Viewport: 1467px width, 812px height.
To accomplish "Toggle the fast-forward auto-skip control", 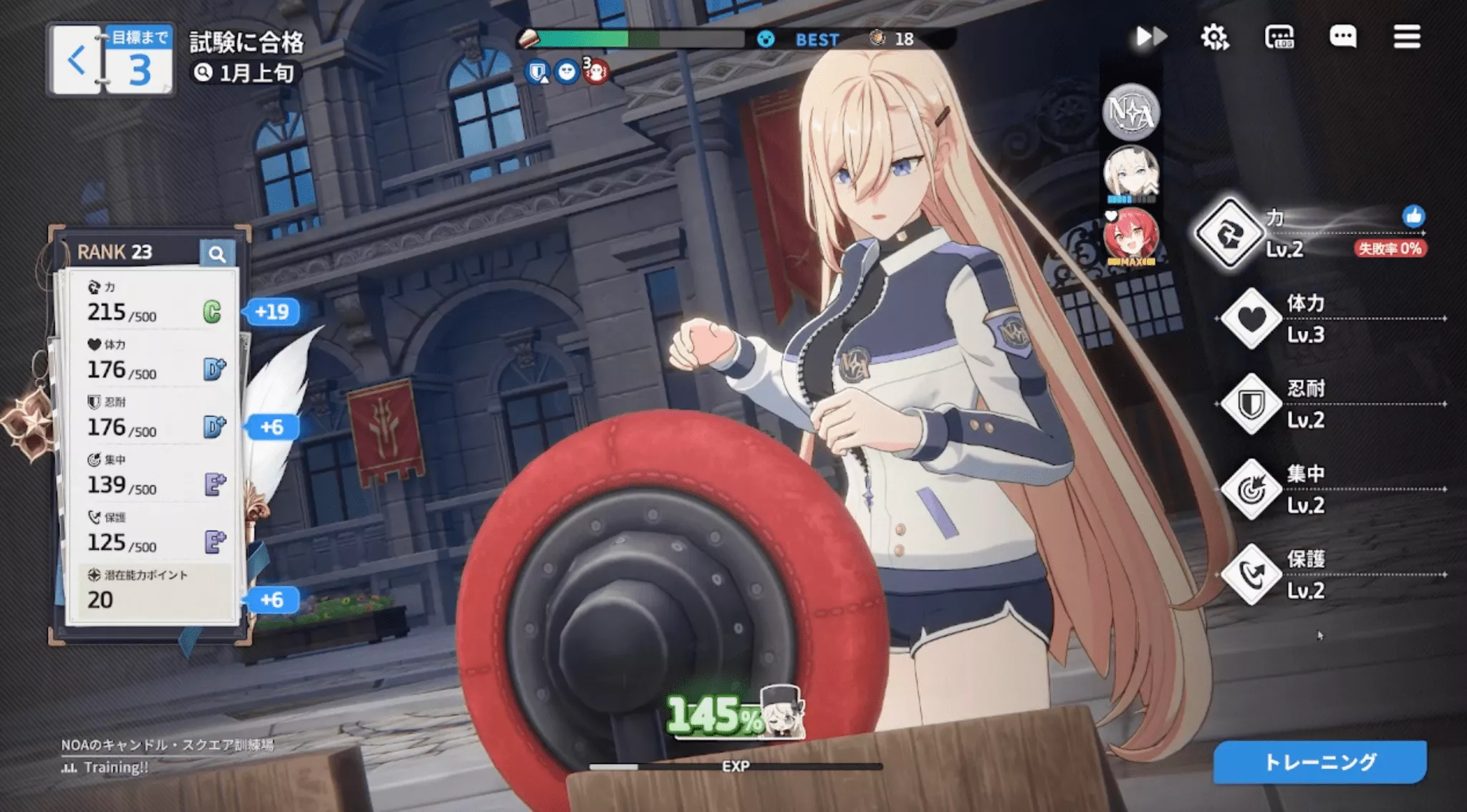I will (x=1150, y=37).
